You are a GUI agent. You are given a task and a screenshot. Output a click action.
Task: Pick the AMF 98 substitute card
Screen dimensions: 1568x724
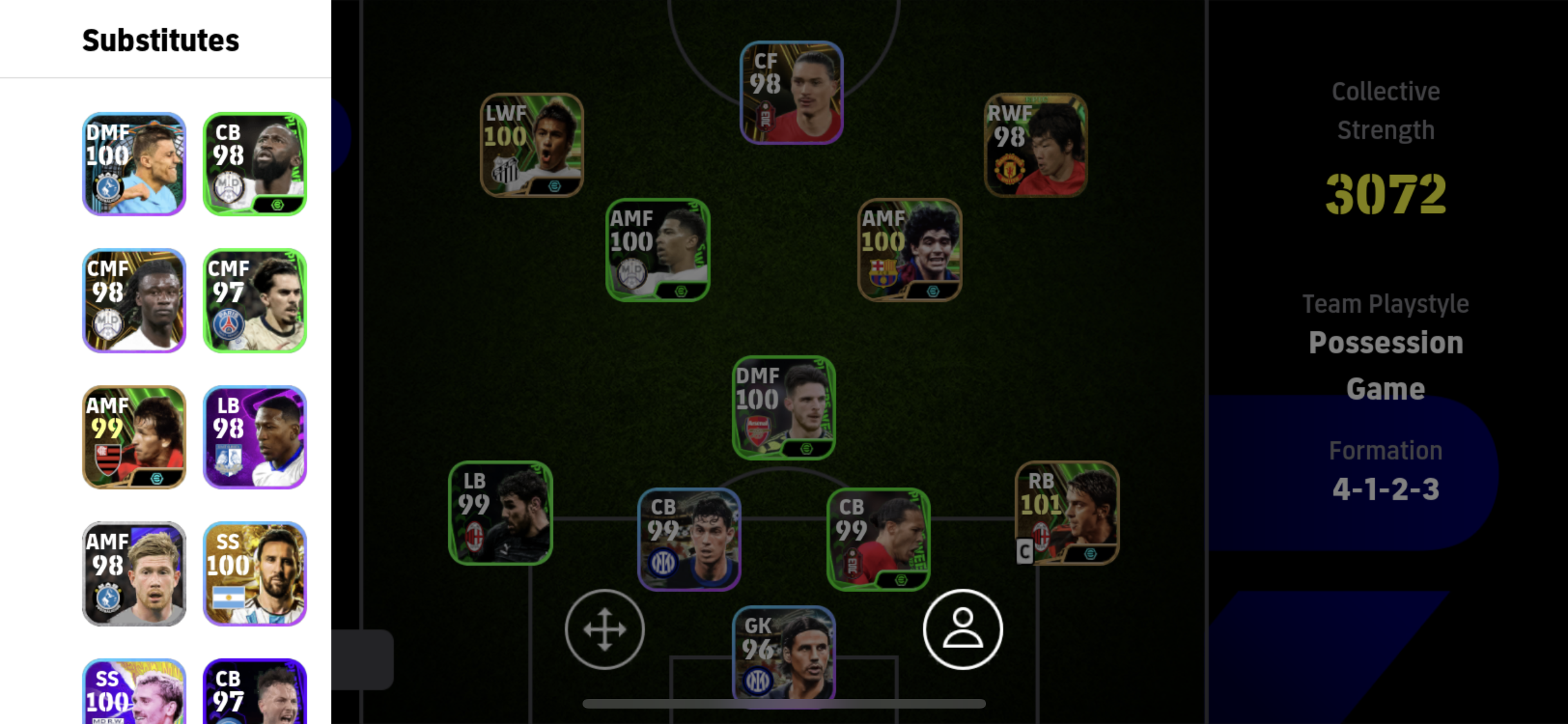point(134,573)
